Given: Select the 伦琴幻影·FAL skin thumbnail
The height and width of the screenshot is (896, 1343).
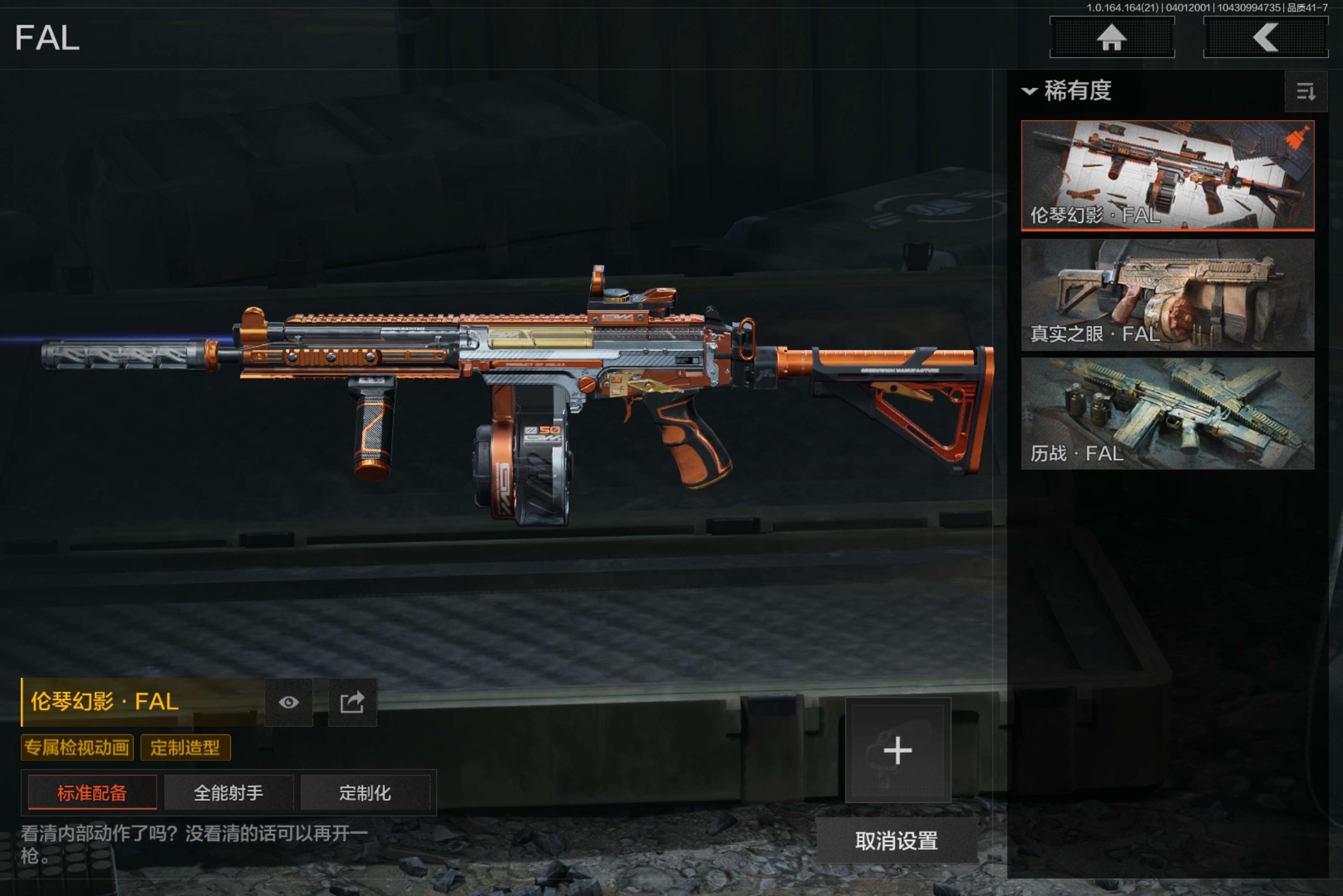Looking at the screenshot, I should [x=1167, y=175].
